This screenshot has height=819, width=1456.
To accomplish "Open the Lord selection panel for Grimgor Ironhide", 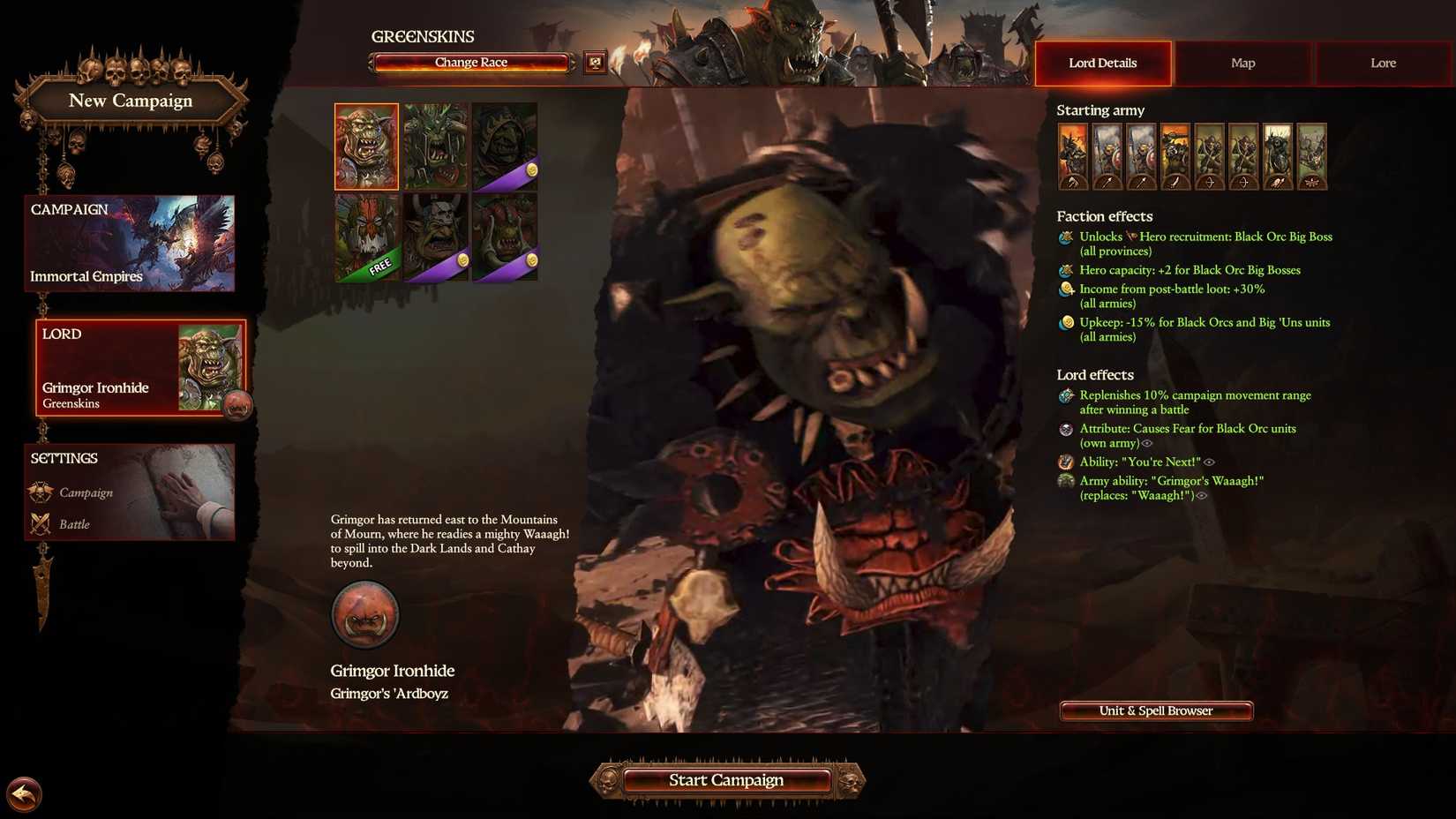I will click(129, 367).
